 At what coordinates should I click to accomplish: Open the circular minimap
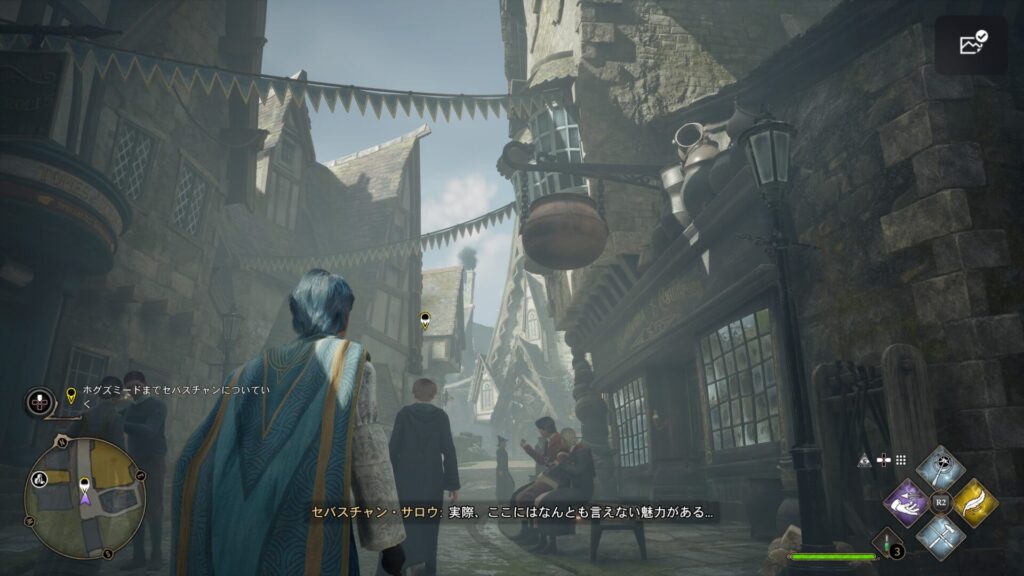84,497
